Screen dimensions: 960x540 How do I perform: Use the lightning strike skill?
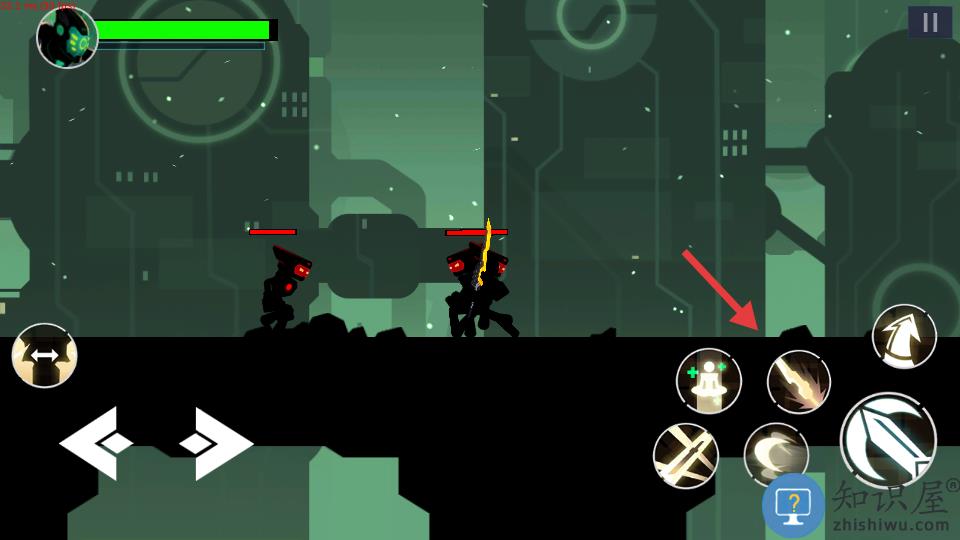click(799, 381)
